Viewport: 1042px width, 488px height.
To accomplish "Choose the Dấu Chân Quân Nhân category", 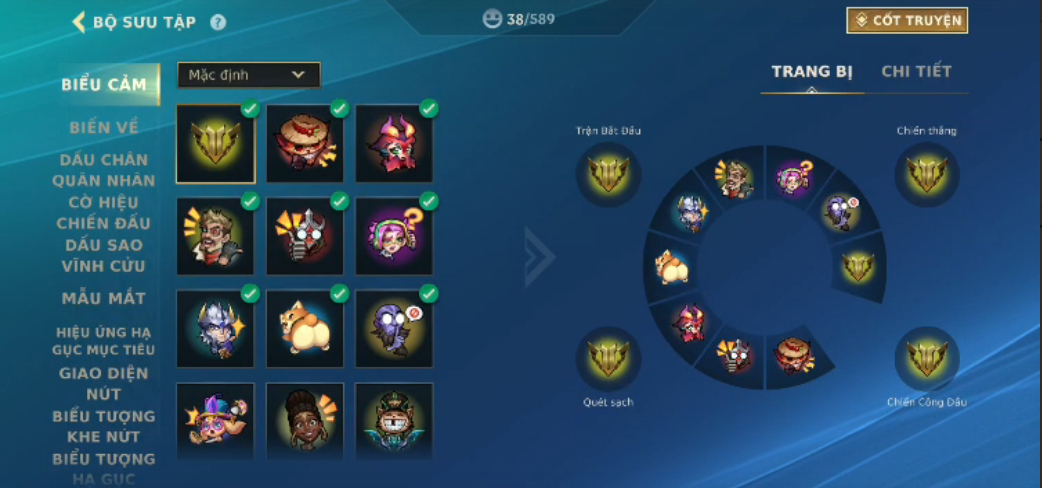I will coord(104,170).
